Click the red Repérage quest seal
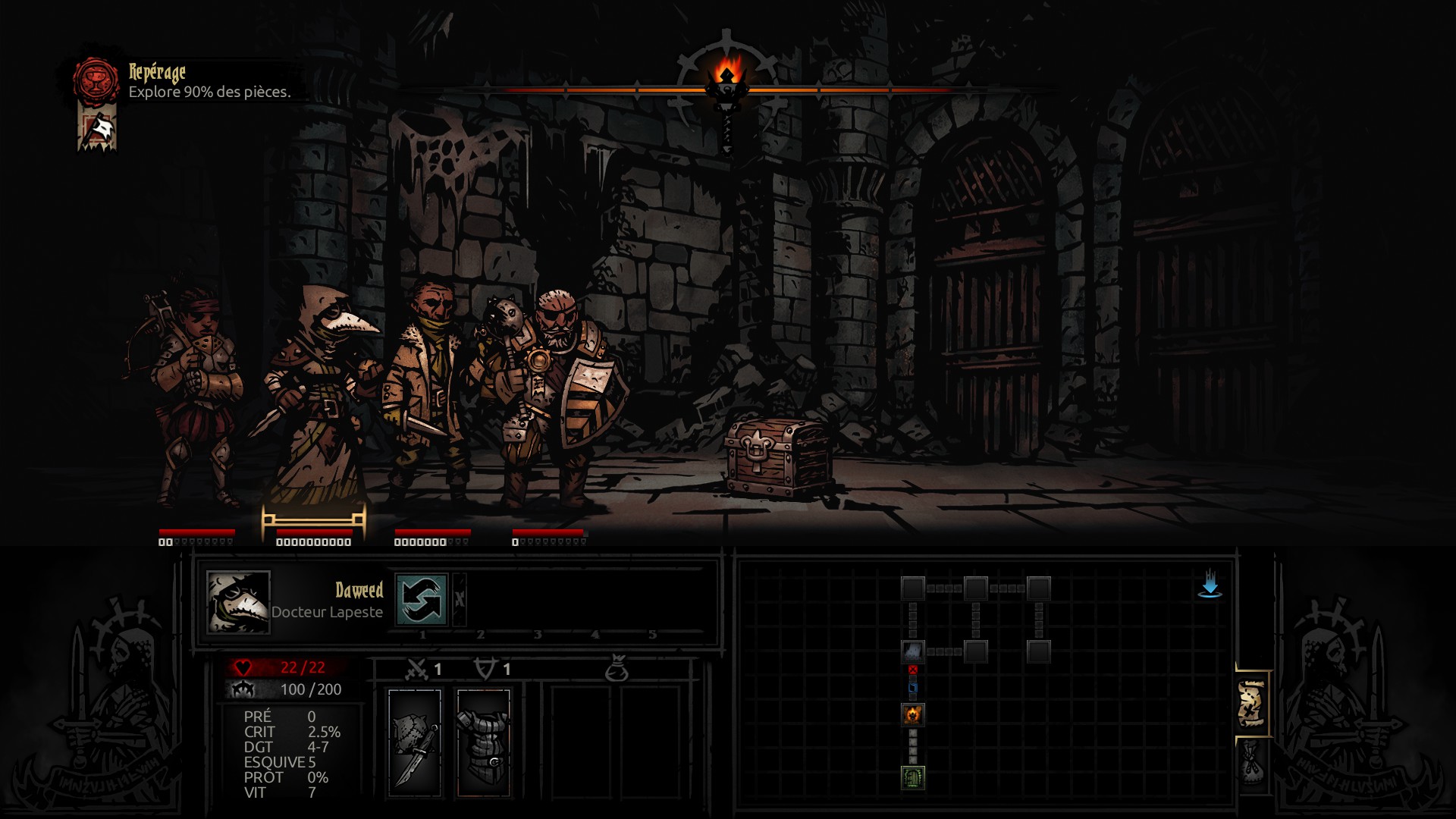1456x819 pixels. point(96,80)
